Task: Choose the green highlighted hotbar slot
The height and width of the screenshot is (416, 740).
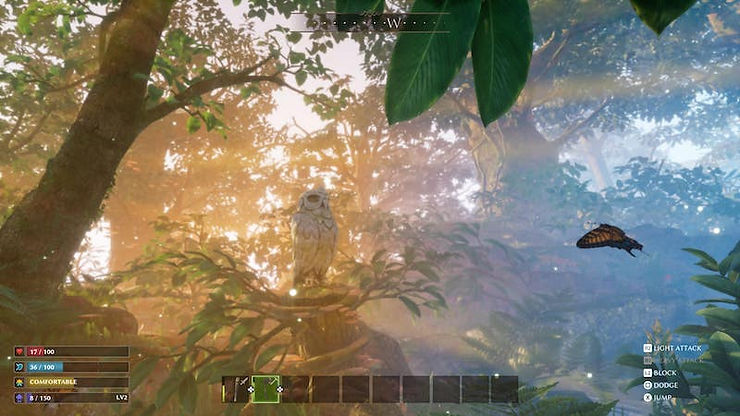Action: click(266, 389)
